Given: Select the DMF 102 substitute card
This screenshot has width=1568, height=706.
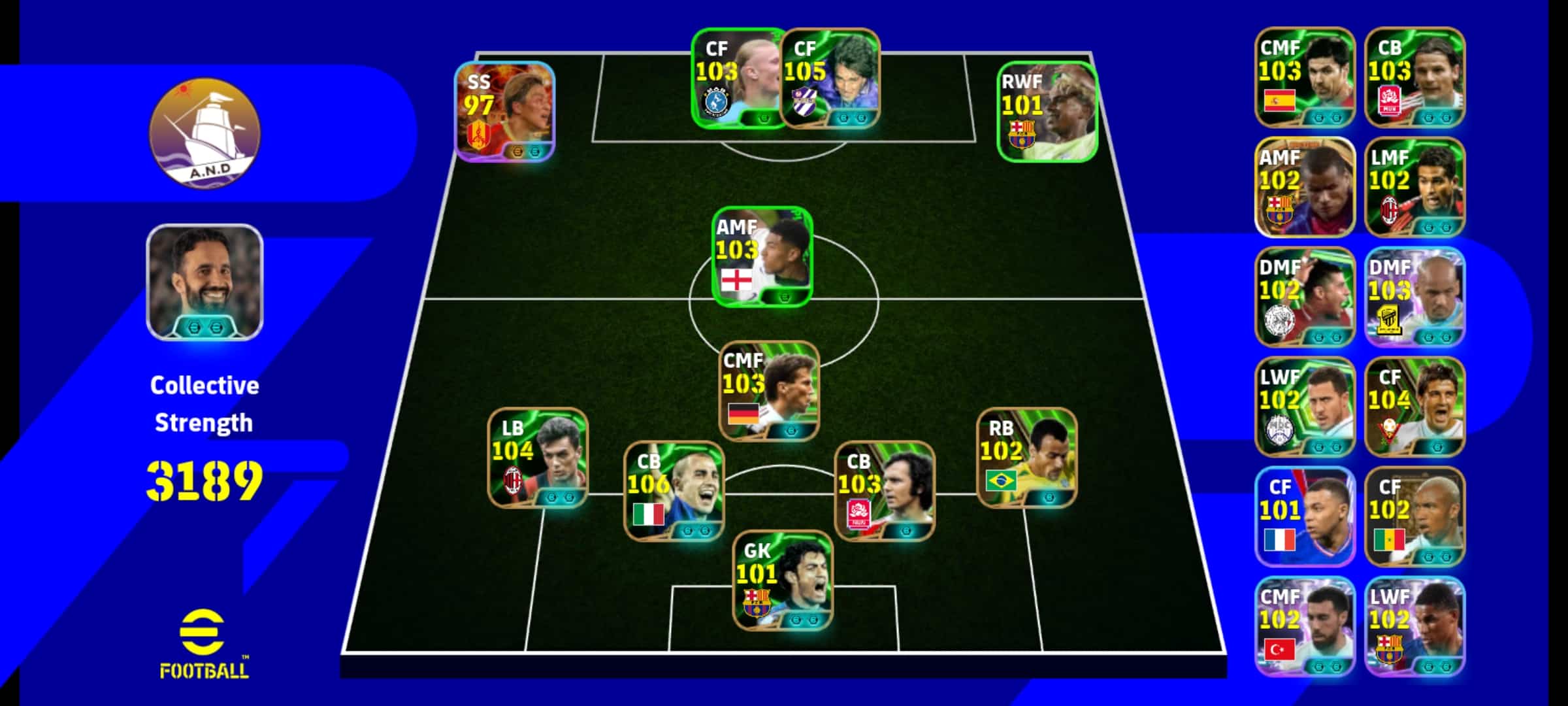Looking at the screenshot, I should point(1305,297).
